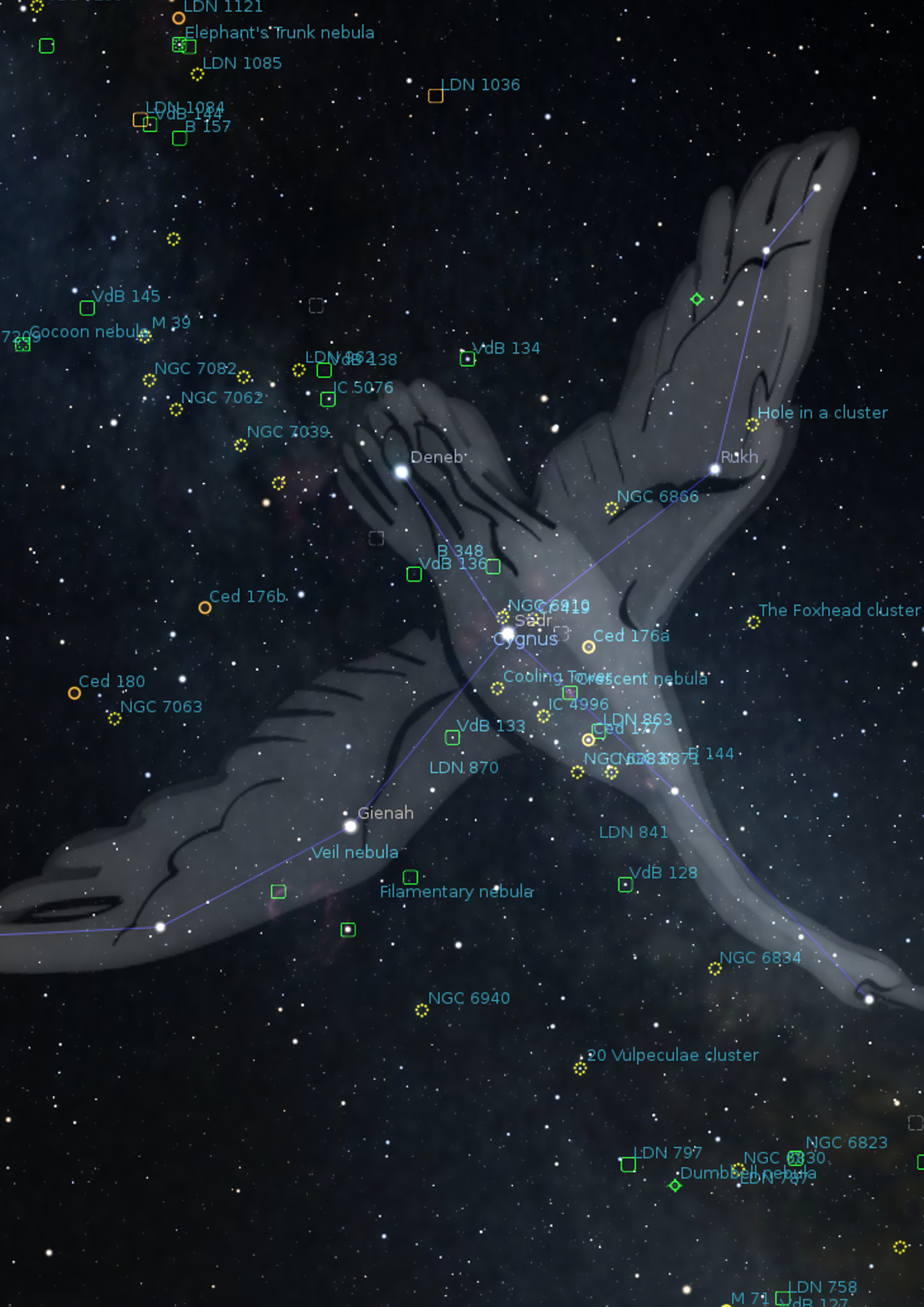Viewport: 924px width, 1307px height.
Task: Select the 20 Vulpeculae cluster marker
Action: [580, 1068]
